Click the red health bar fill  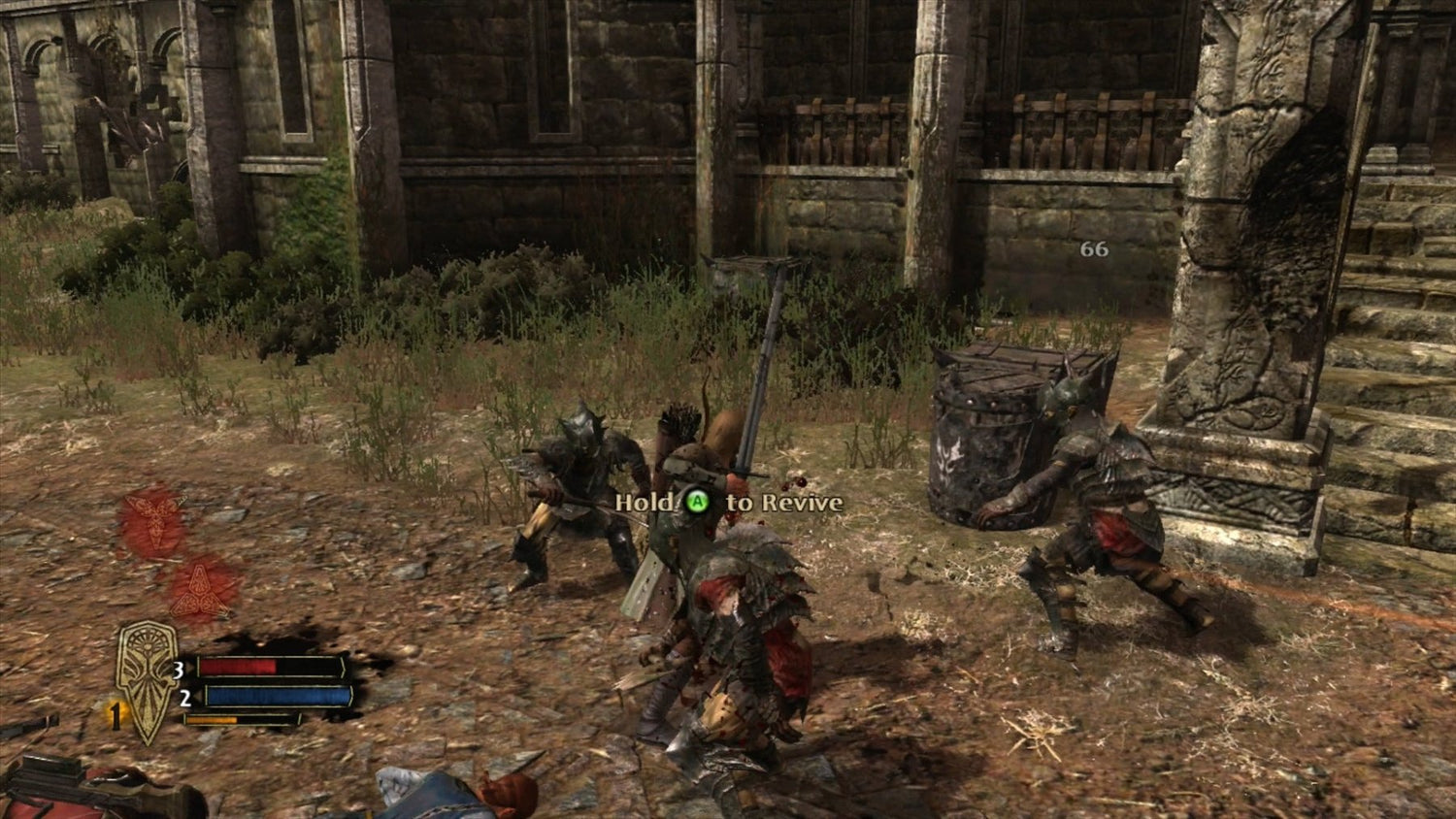tap(238, 668)
